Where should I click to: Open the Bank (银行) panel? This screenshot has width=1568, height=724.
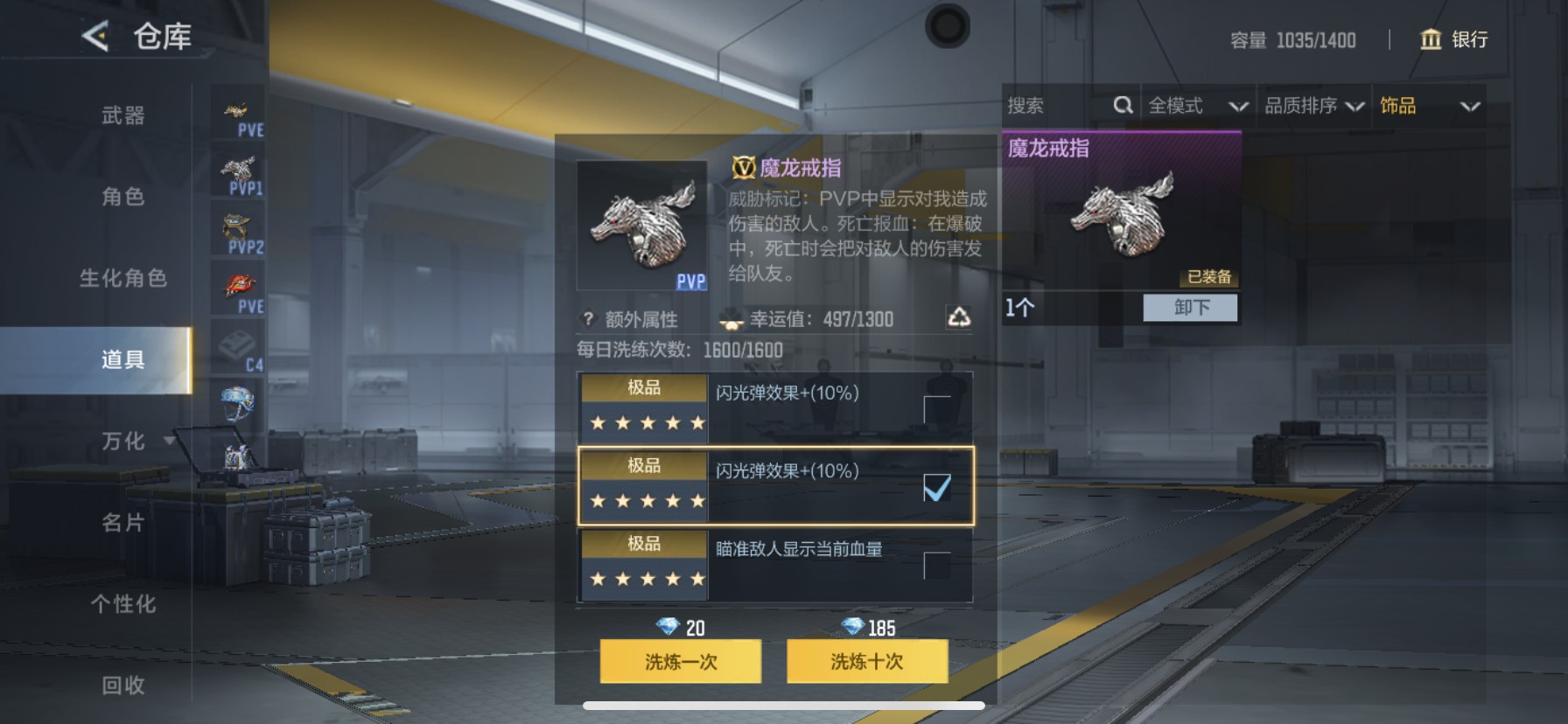click(x=1453, y=40)
